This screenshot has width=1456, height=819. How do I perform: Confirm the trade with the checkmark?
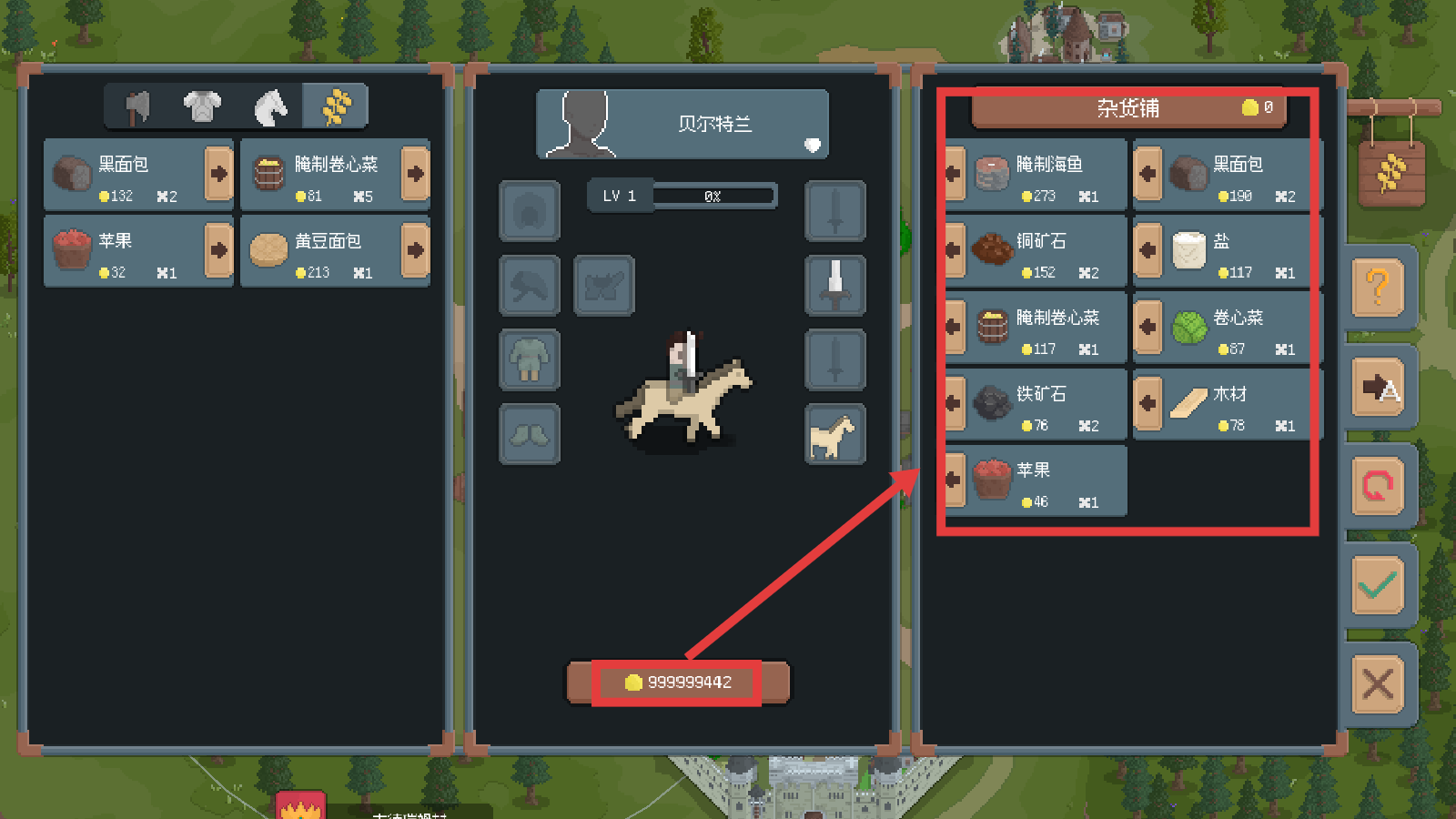pyautogui.click(x=1378, y=585)
